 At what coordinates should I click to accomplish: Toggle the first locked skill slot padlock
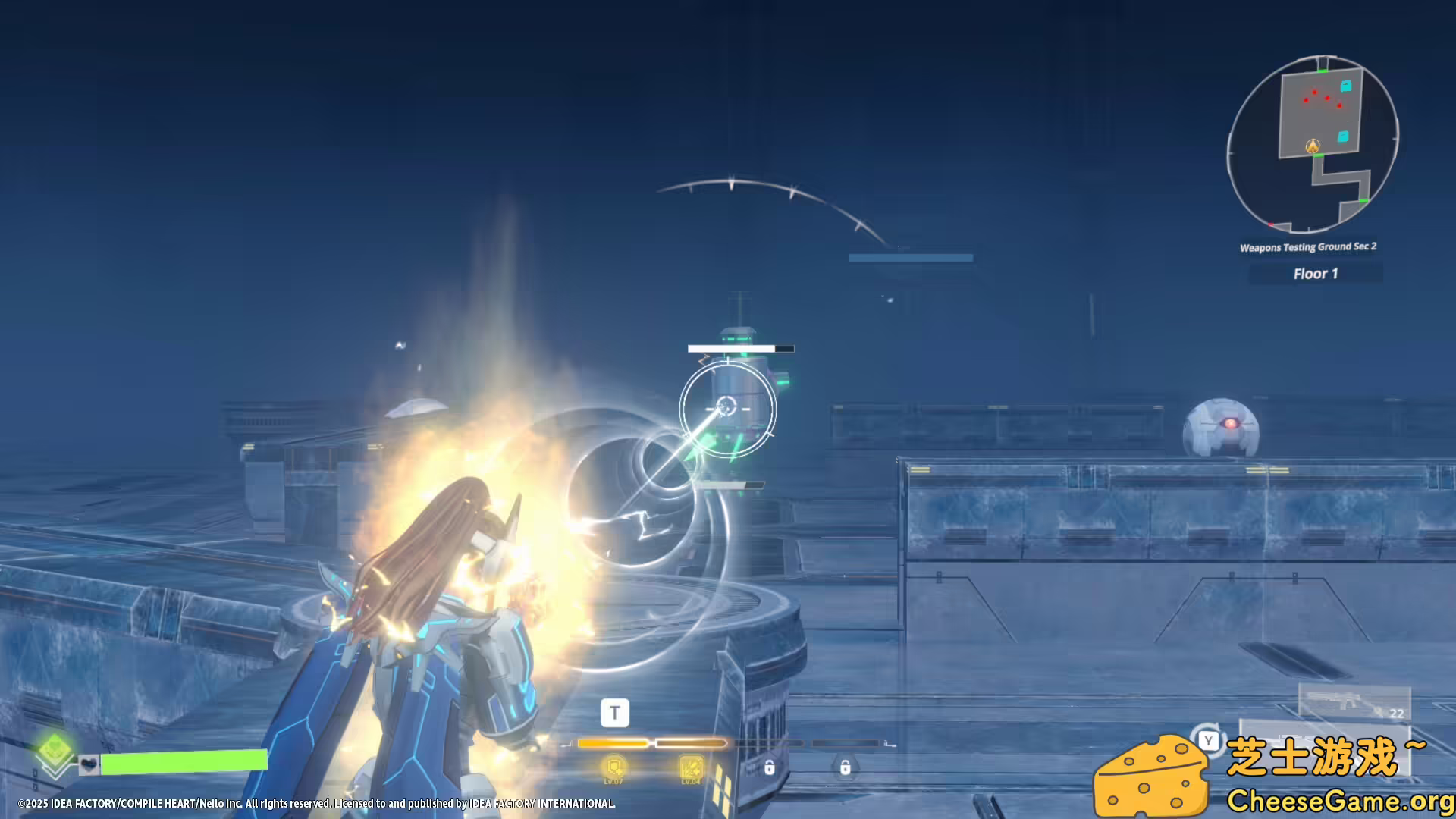click(771, 769)
